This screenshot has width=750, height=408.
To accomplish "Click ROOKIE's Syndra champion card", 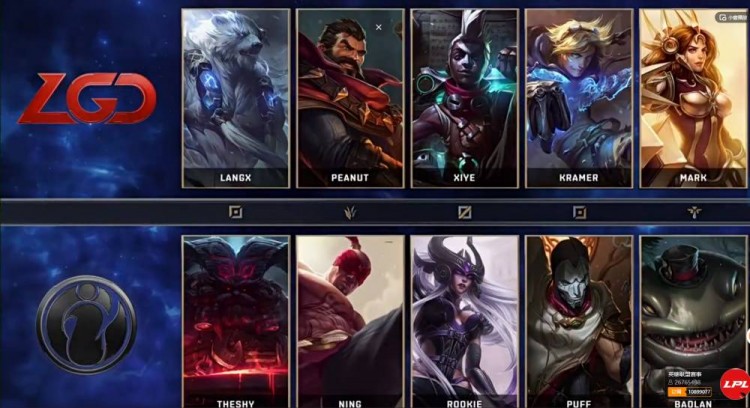I will 465,320.
